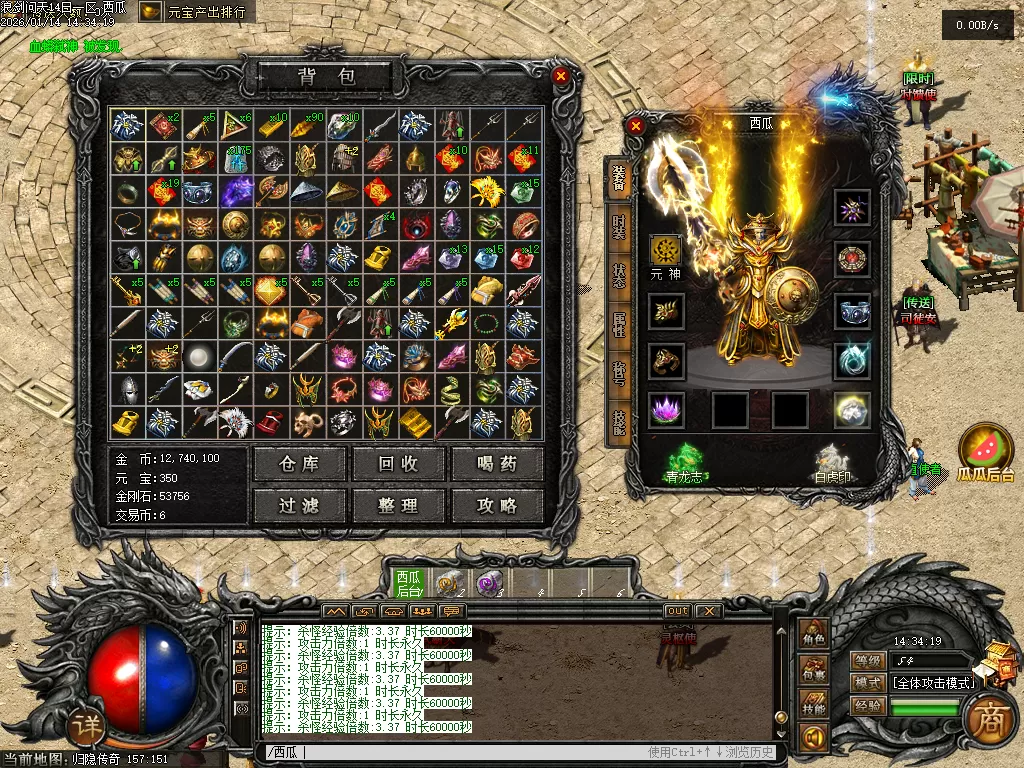Toggle sound with the speaker button
The height and width of the screenshot is (768, 1024).
[x=812, y=738]
